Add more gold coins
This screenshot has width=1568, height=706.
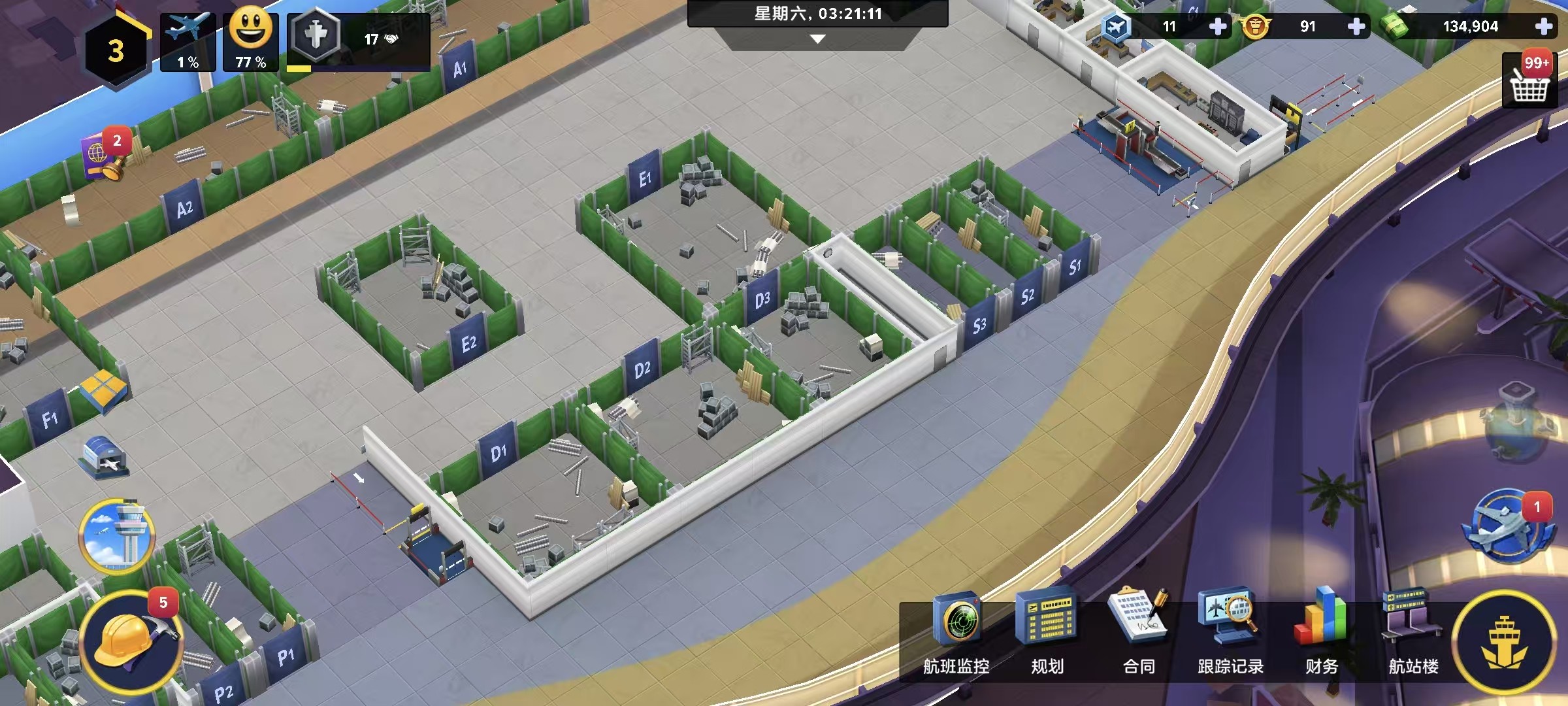click(x=1356, y=27)
